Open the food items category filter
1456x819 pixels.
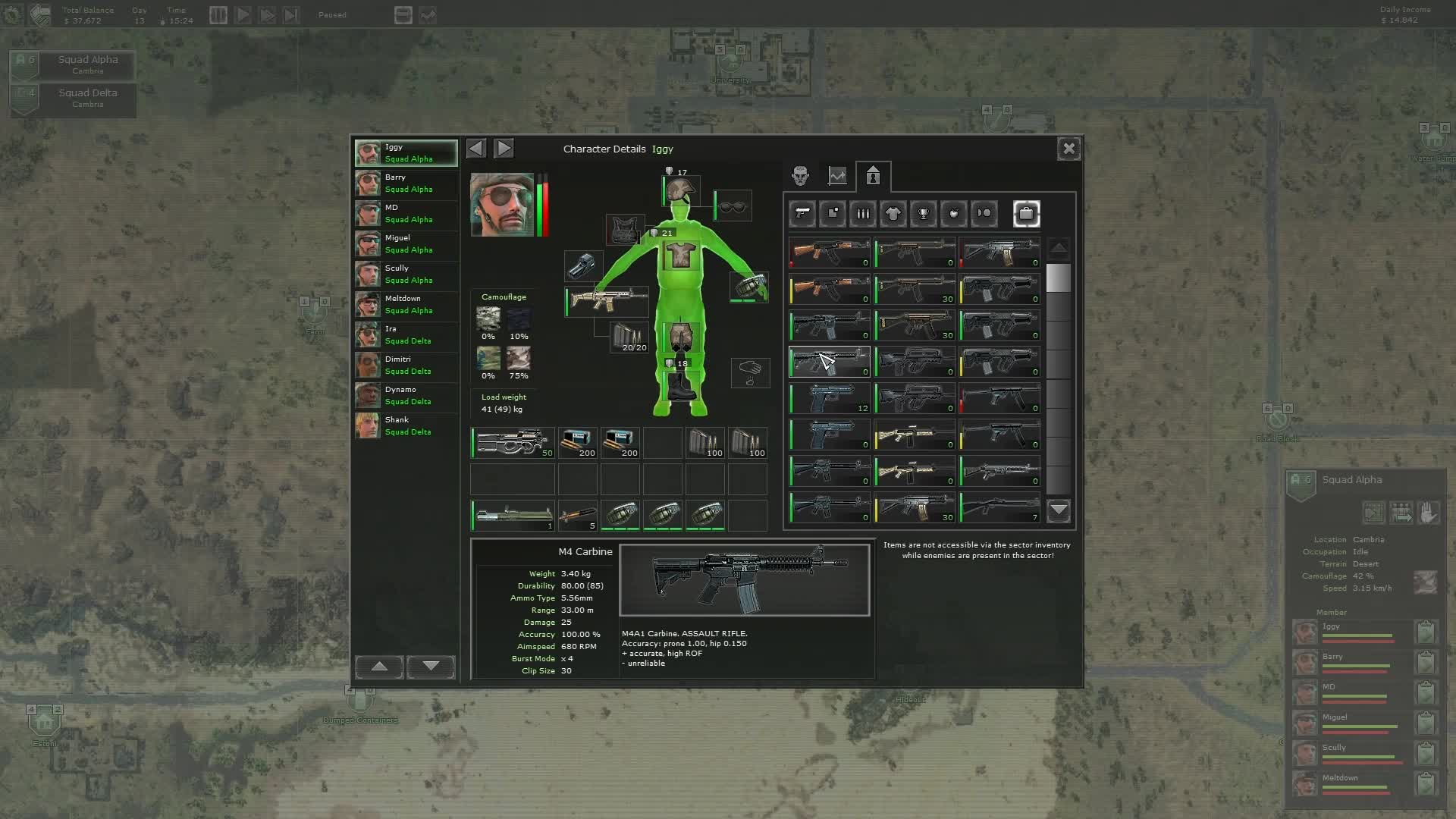(x=953, y=214)
